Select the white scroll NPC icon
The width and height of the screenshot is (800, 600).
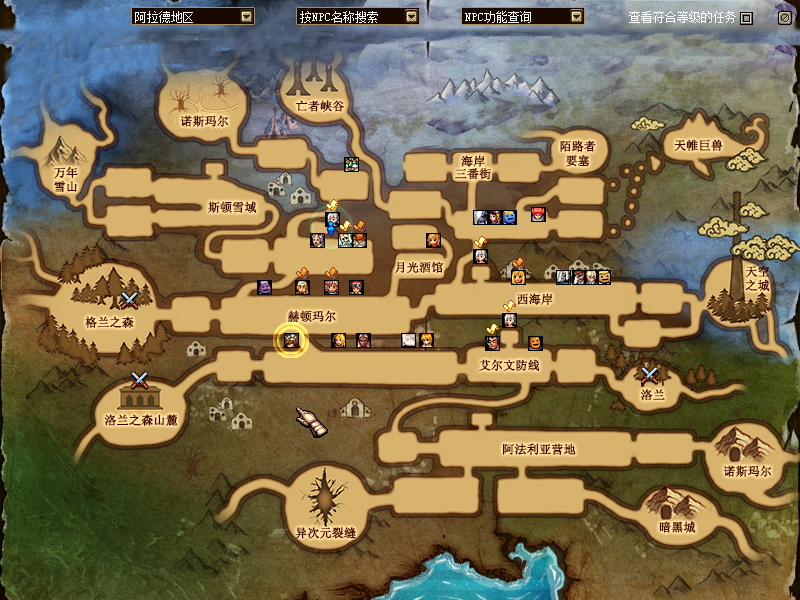coord(409,340)
